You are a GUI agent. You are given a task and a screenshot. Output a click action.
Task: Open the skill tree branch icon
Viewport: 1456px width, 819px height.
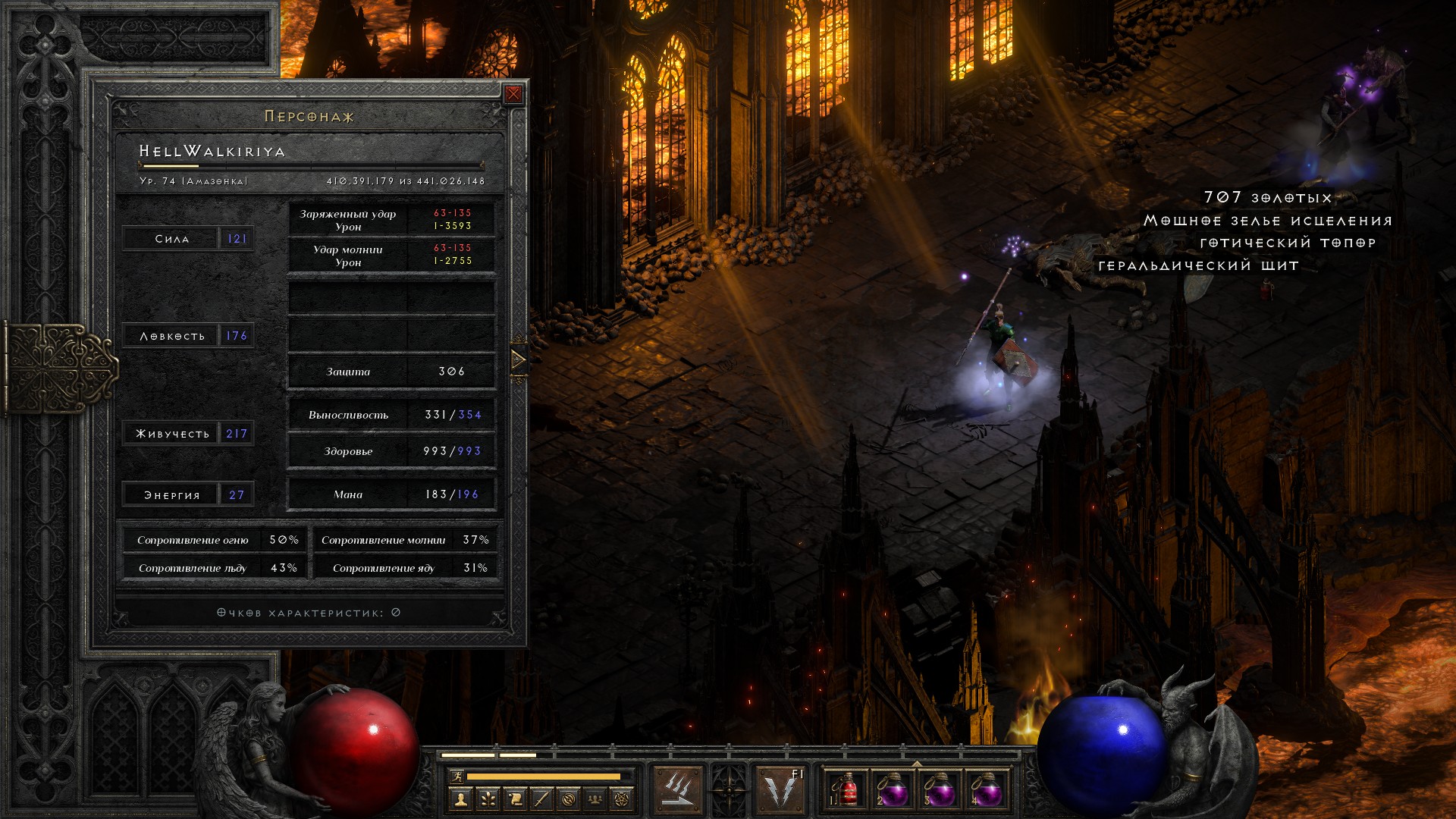(488, 799)
